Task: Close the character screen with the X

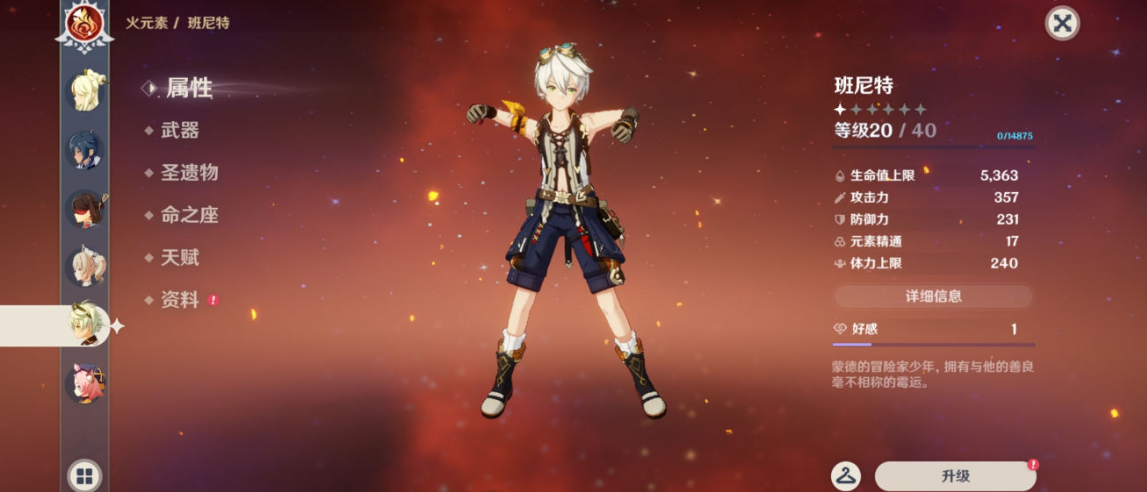Action: tap(1062, 24)
